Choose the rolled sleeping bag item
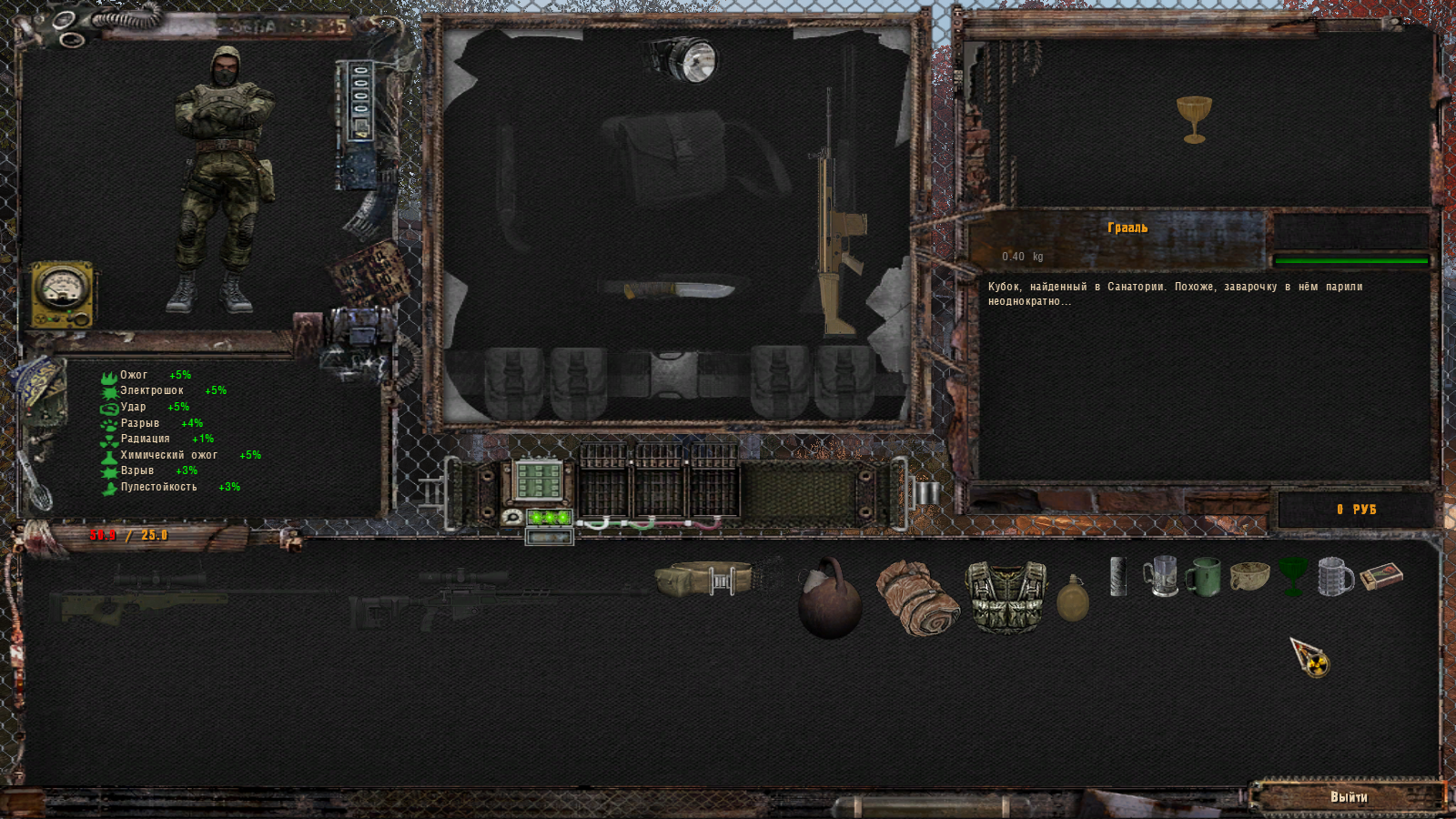The height and width of the screenshot is (819, 1456). 916,598
